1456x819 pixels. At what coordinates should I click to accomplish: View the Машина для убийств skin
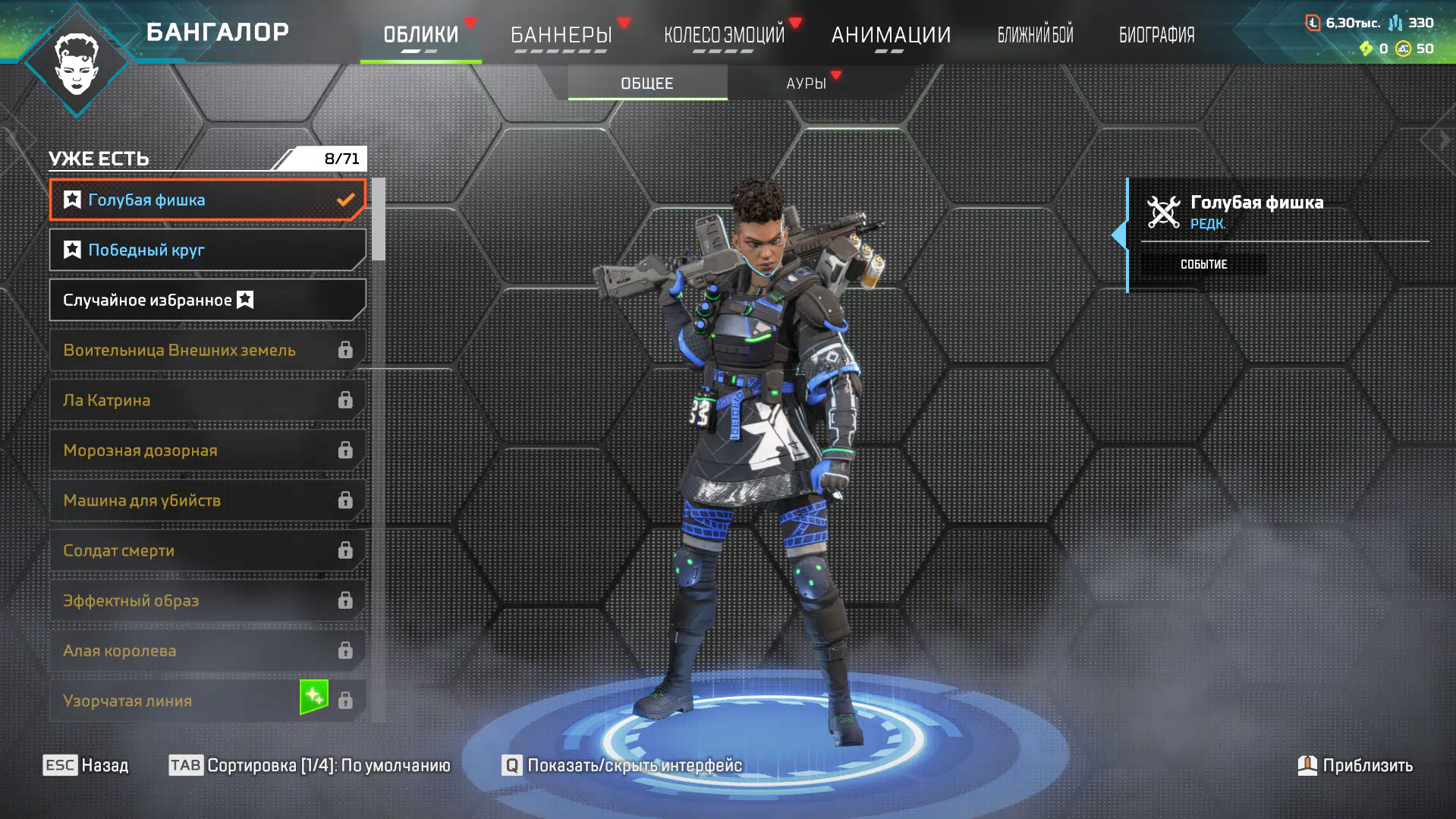tap(206, 500)
